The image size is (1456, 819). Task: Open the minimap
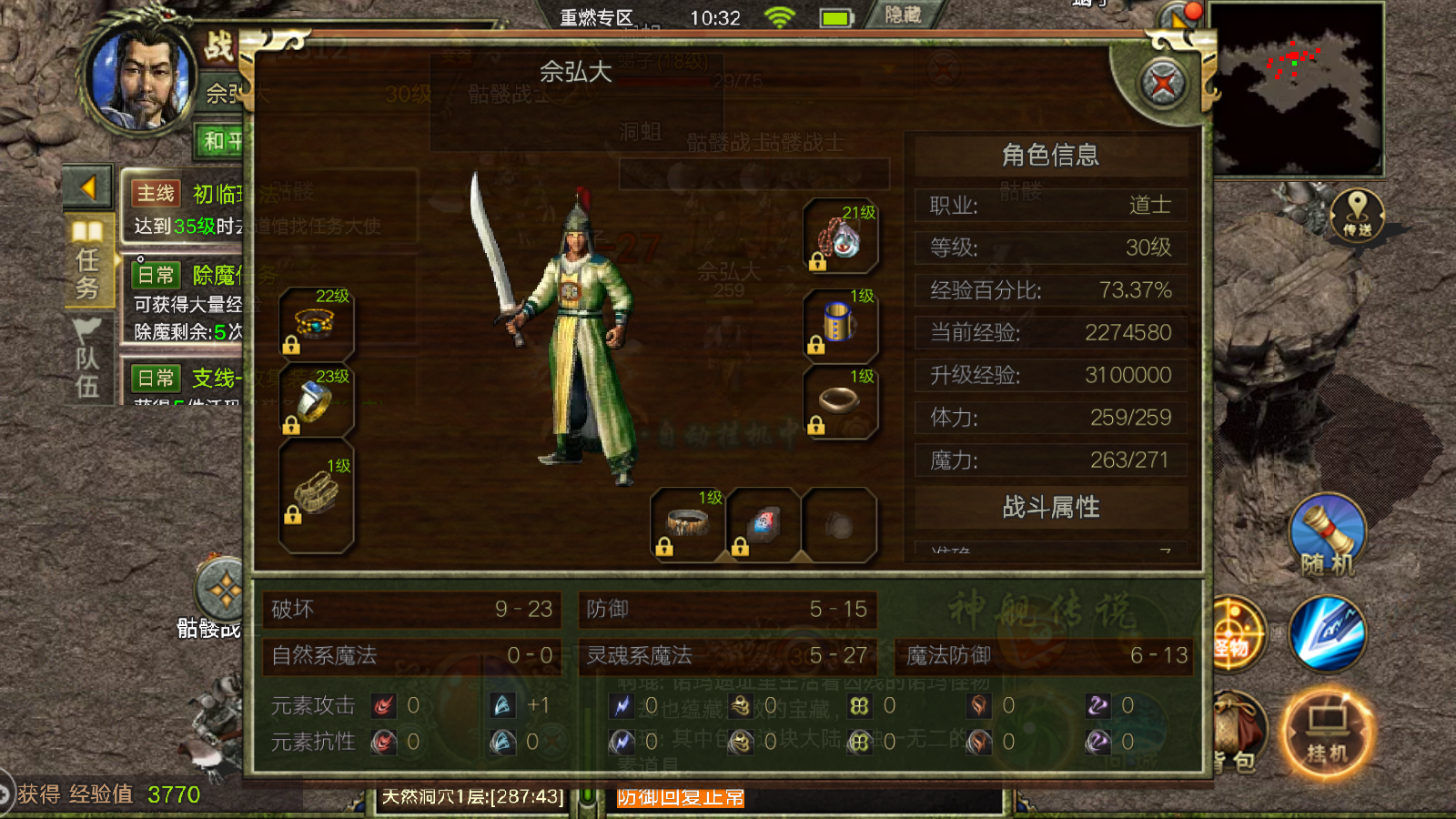[x=1297, y=89]
